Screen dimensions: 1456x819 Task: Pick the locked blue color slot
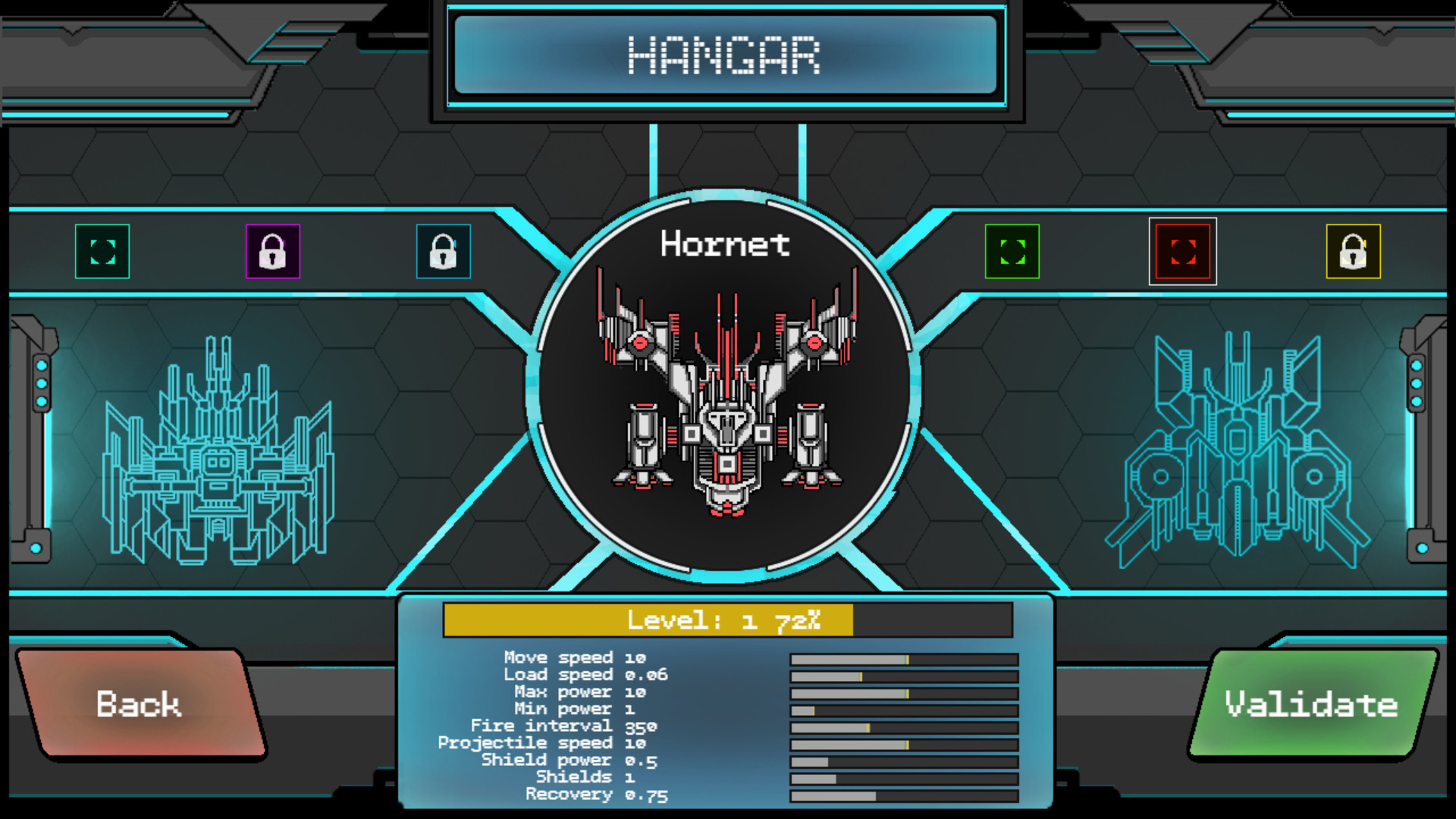444,252
